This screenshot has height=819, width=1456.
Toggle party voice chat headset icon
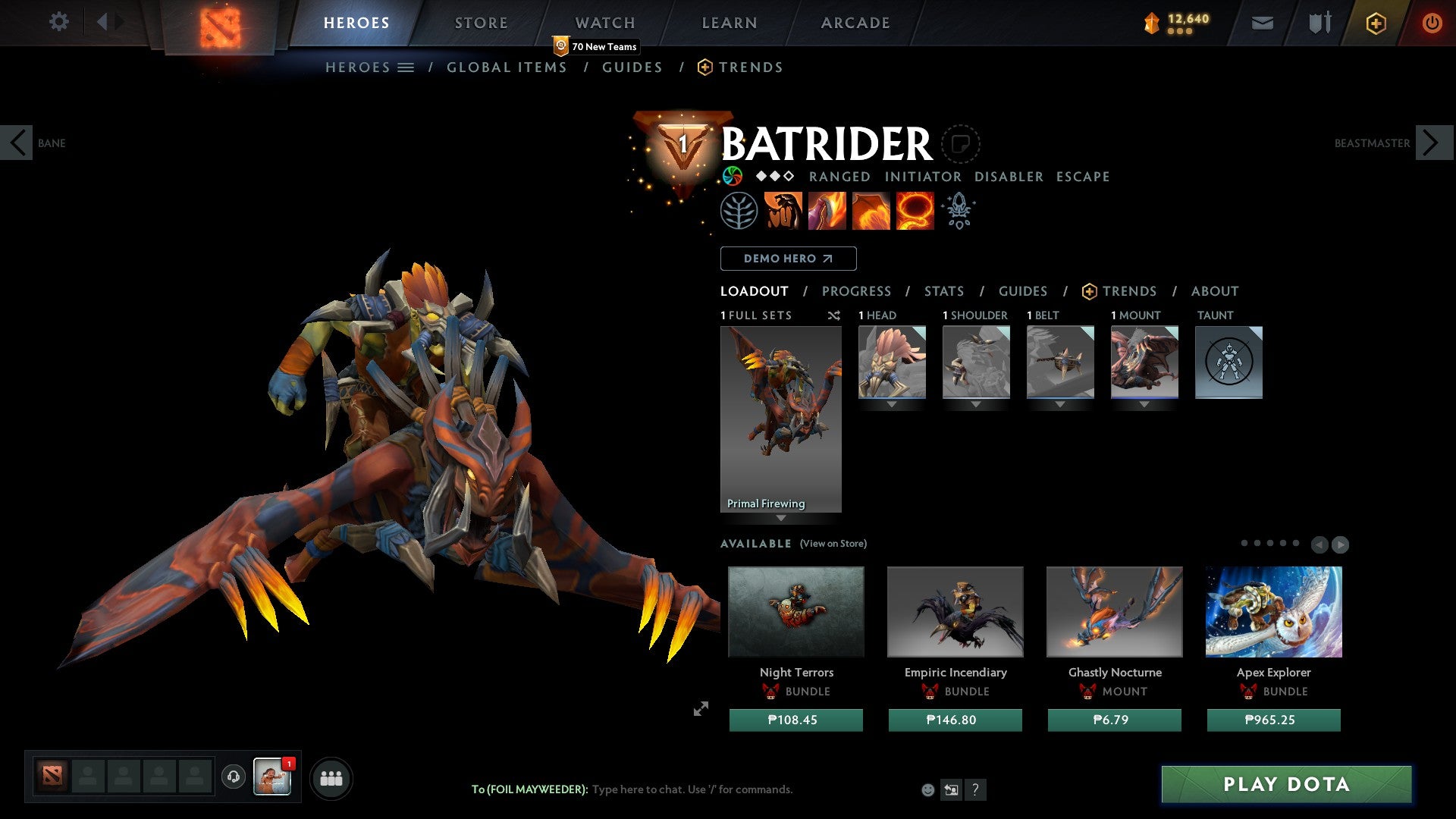[x=235, y=777]
